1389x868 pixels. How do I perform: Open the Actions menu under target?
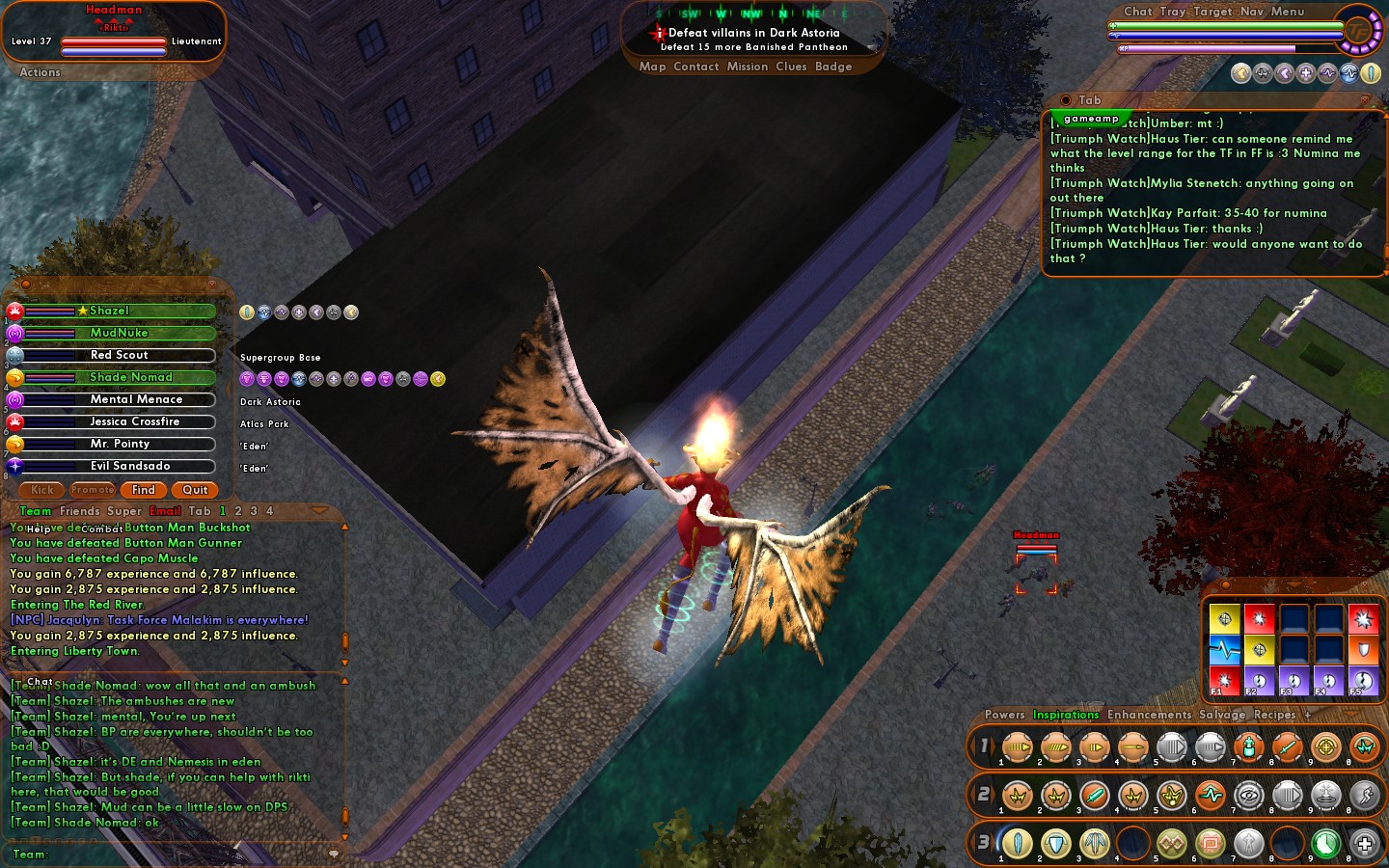40,72
